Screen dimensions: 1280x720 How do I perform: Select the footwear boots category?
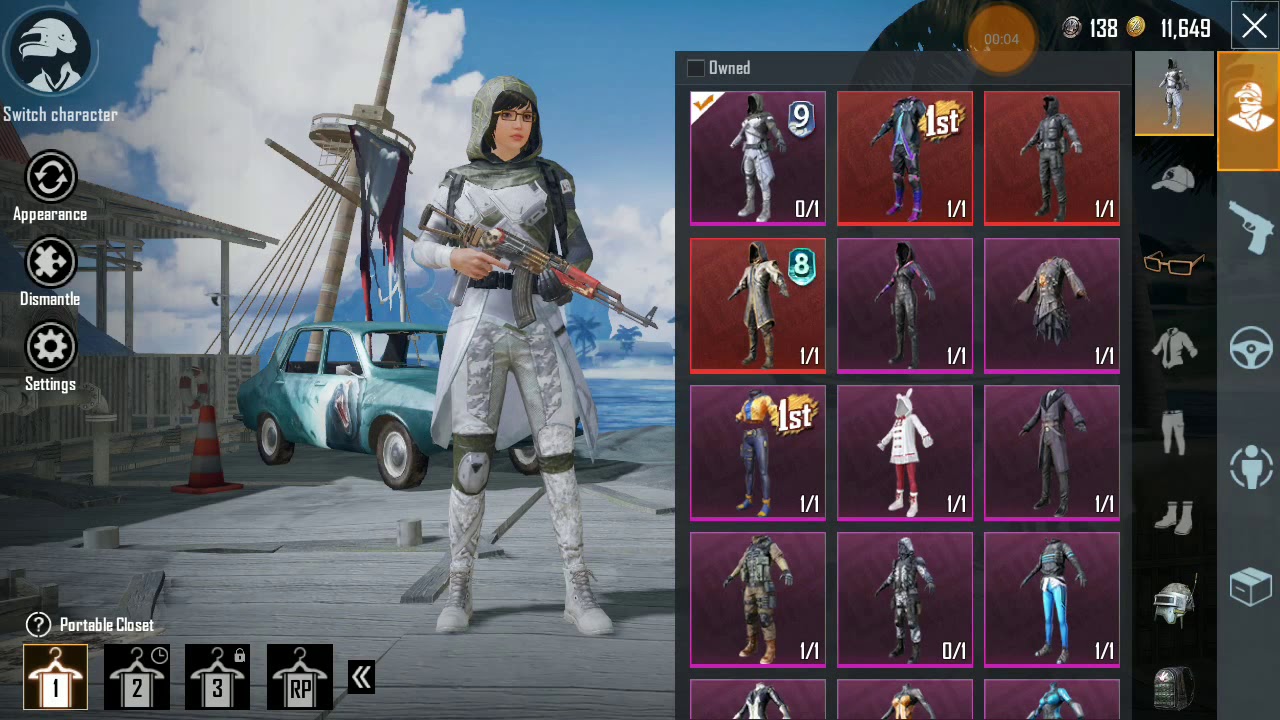point(1174,517)
